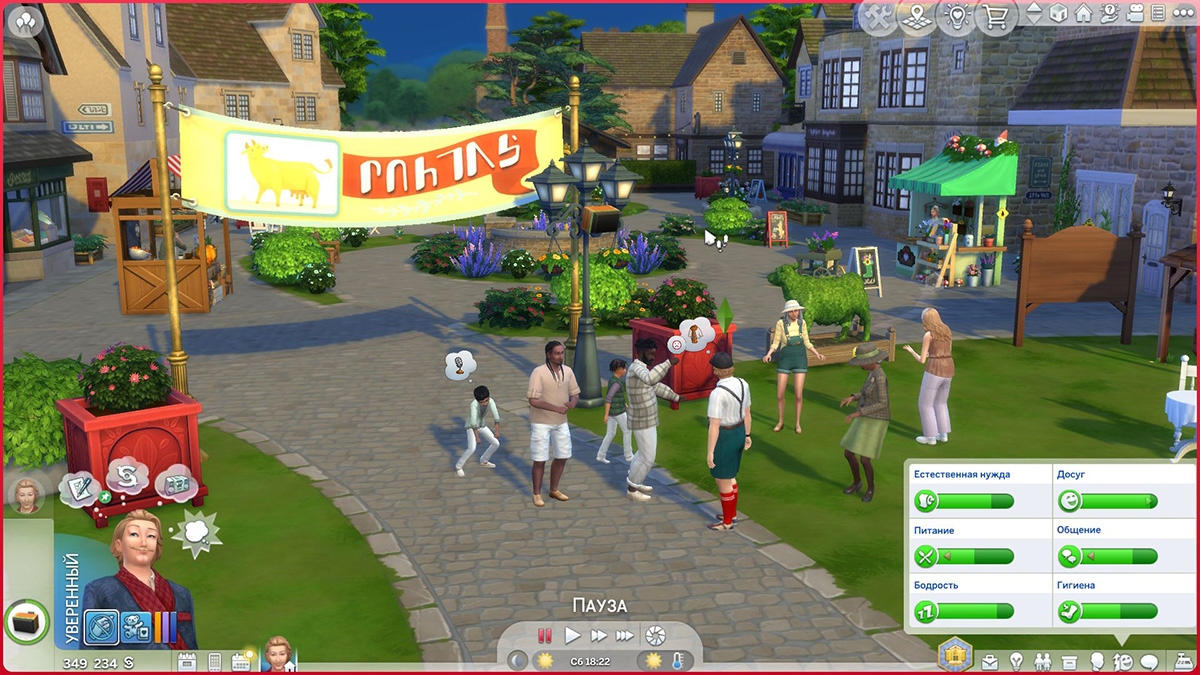Image resolution: width=1200 pixels, height=675 pixels.
Task: Click the red pause button
Action: click(545, 635)
